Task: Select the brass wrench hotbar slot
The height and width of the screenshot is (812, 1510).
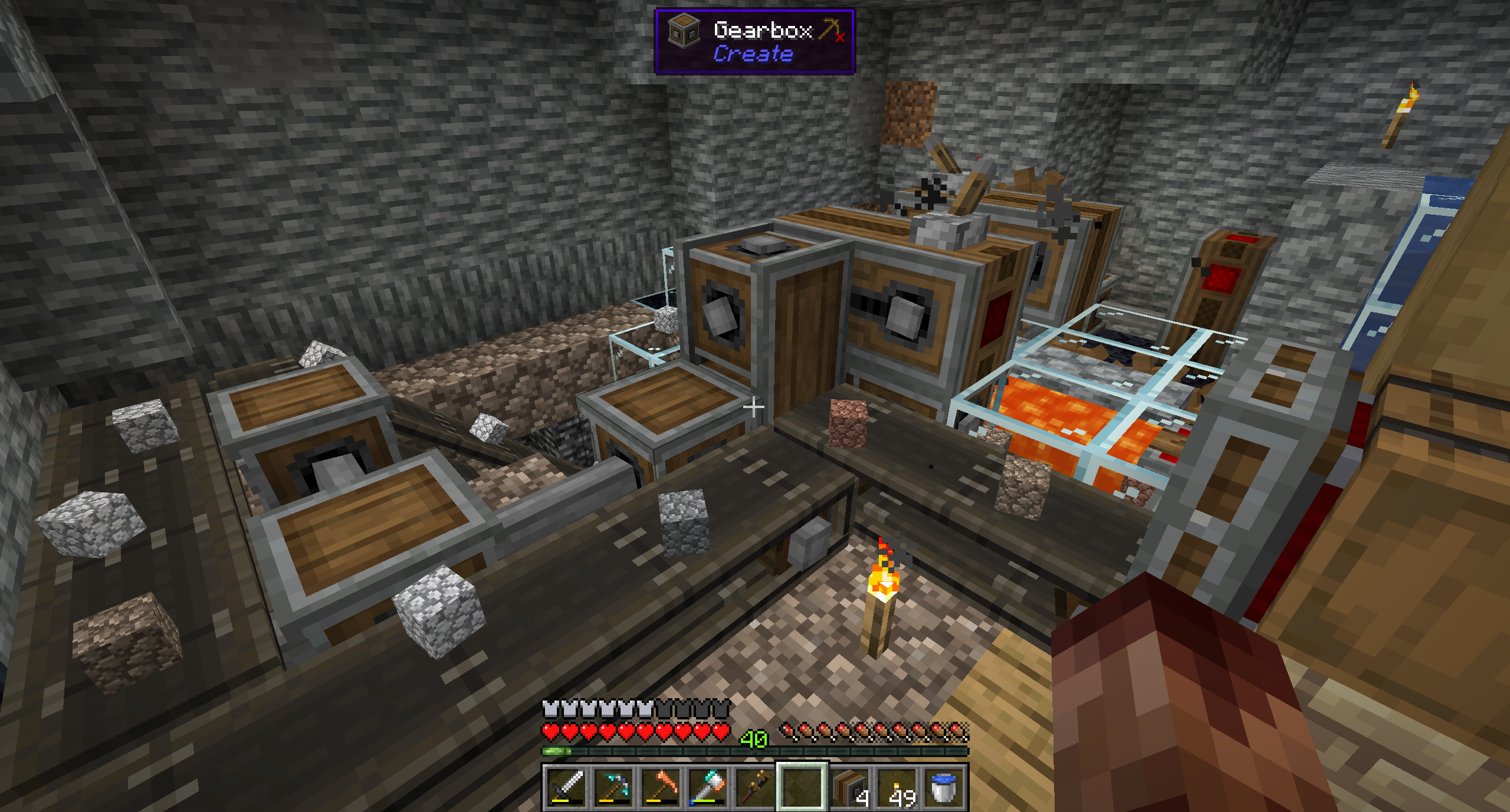Action: [x=755, y=787]
